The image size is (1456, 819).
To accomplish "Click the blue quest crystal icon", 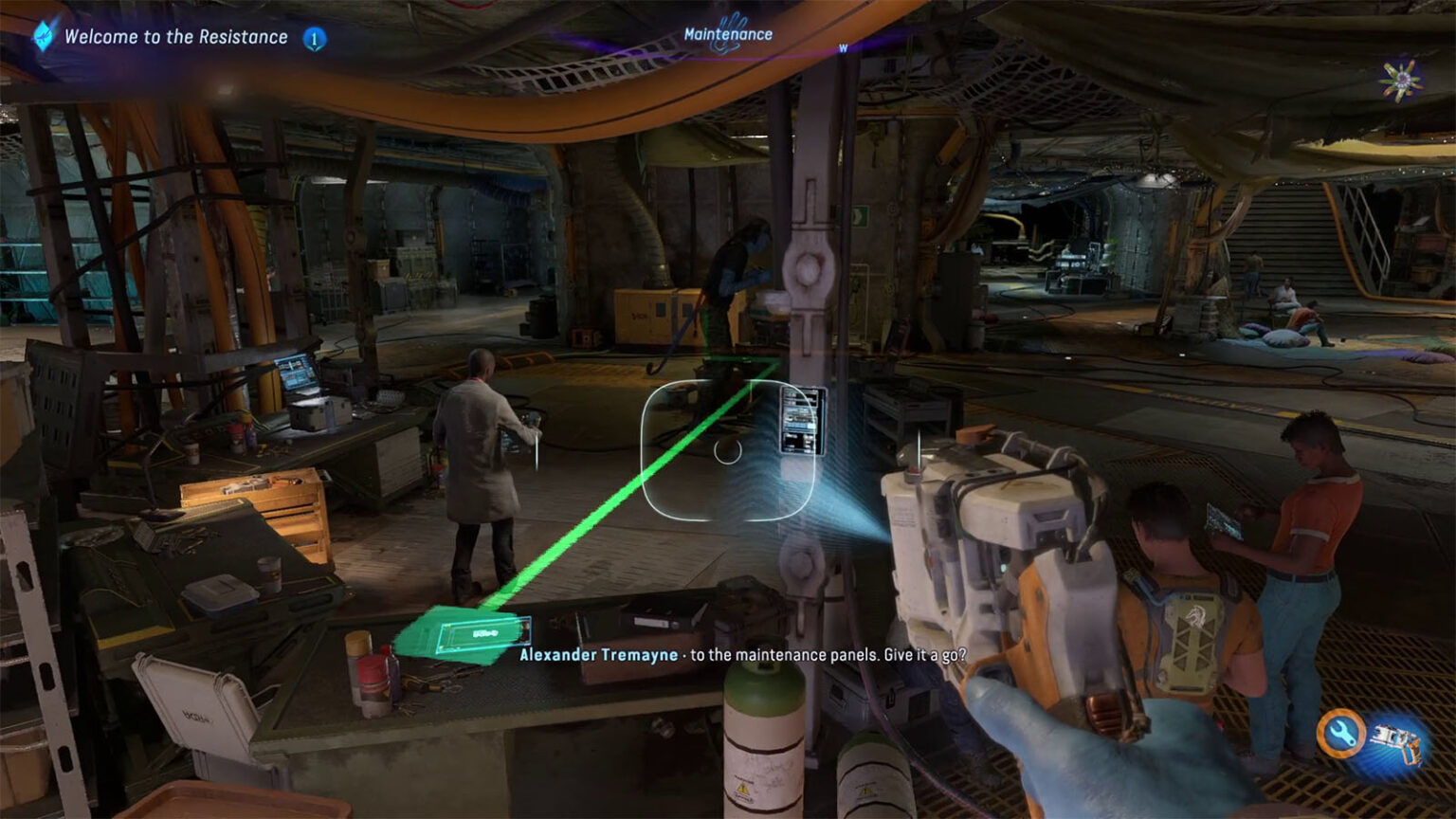I will point(44,36).
